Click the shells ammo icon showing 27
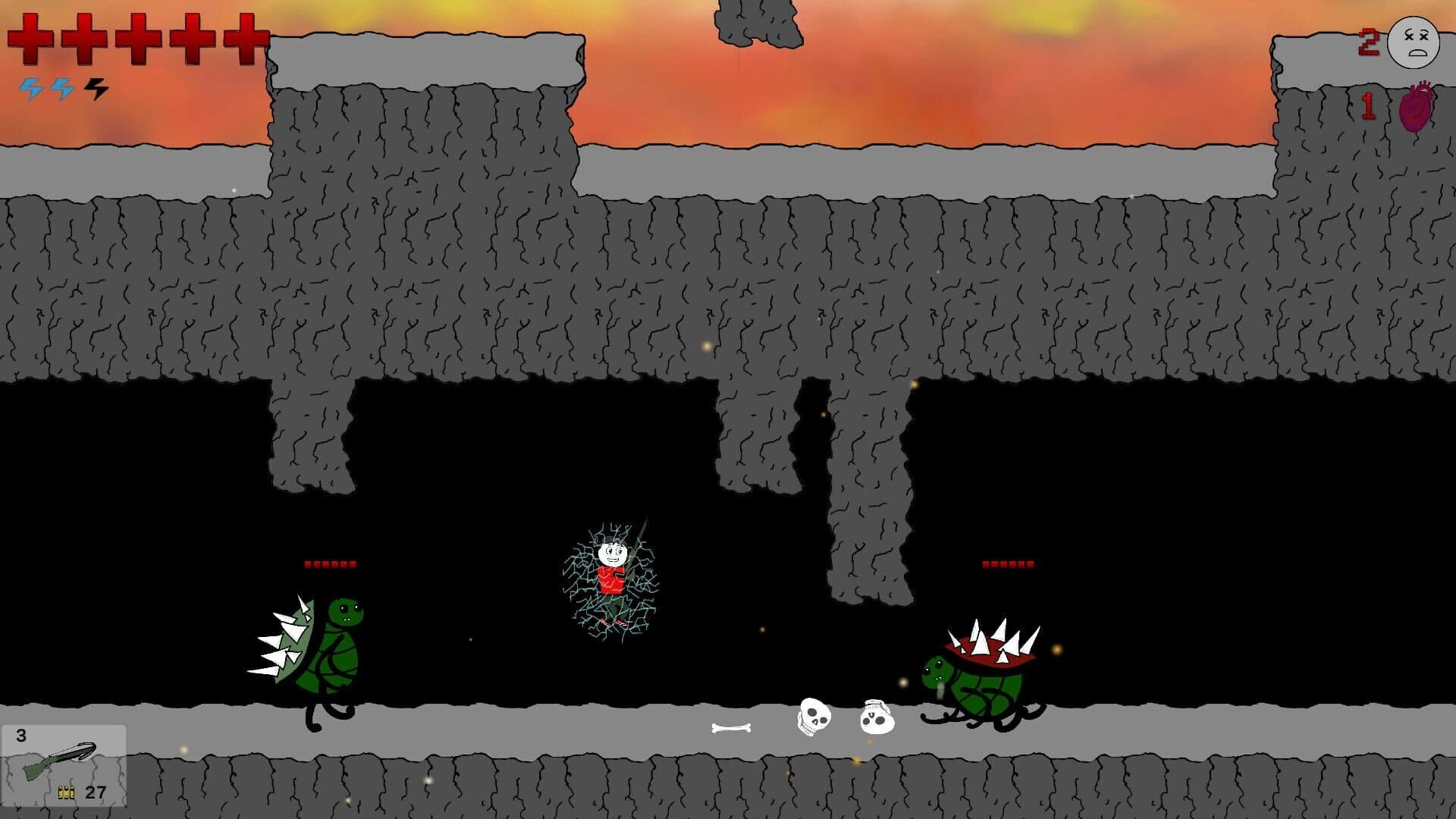This screenshot has height=819, width=1456. click(x=67, y=793)
